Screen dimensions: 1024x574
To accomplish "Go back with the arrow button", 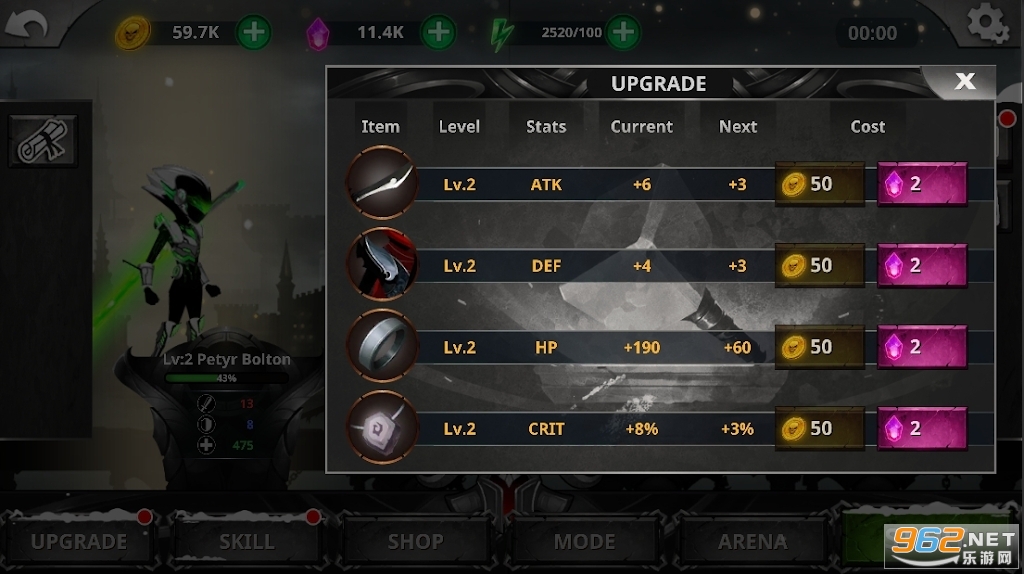I will [x=27, y=27].
